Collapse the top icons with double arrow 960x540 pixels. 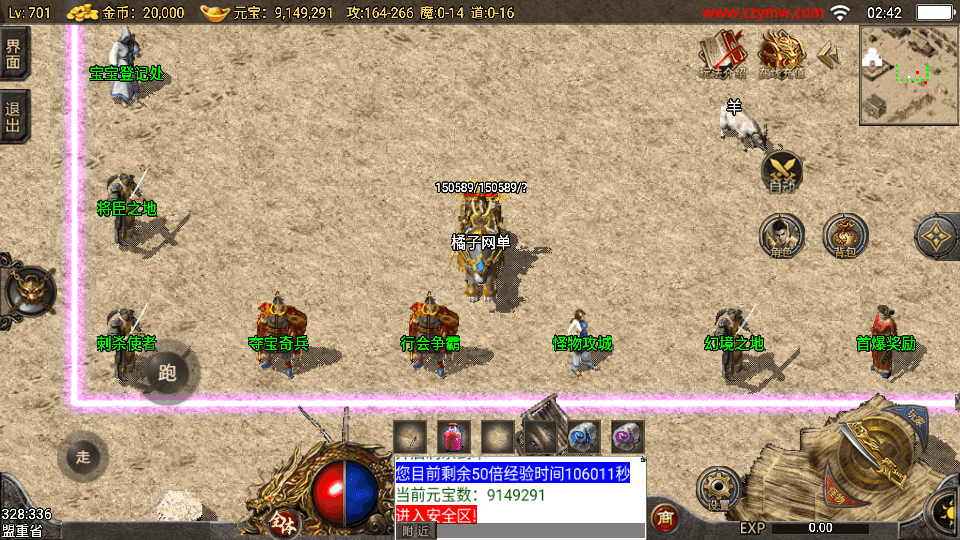click(829, 56)
